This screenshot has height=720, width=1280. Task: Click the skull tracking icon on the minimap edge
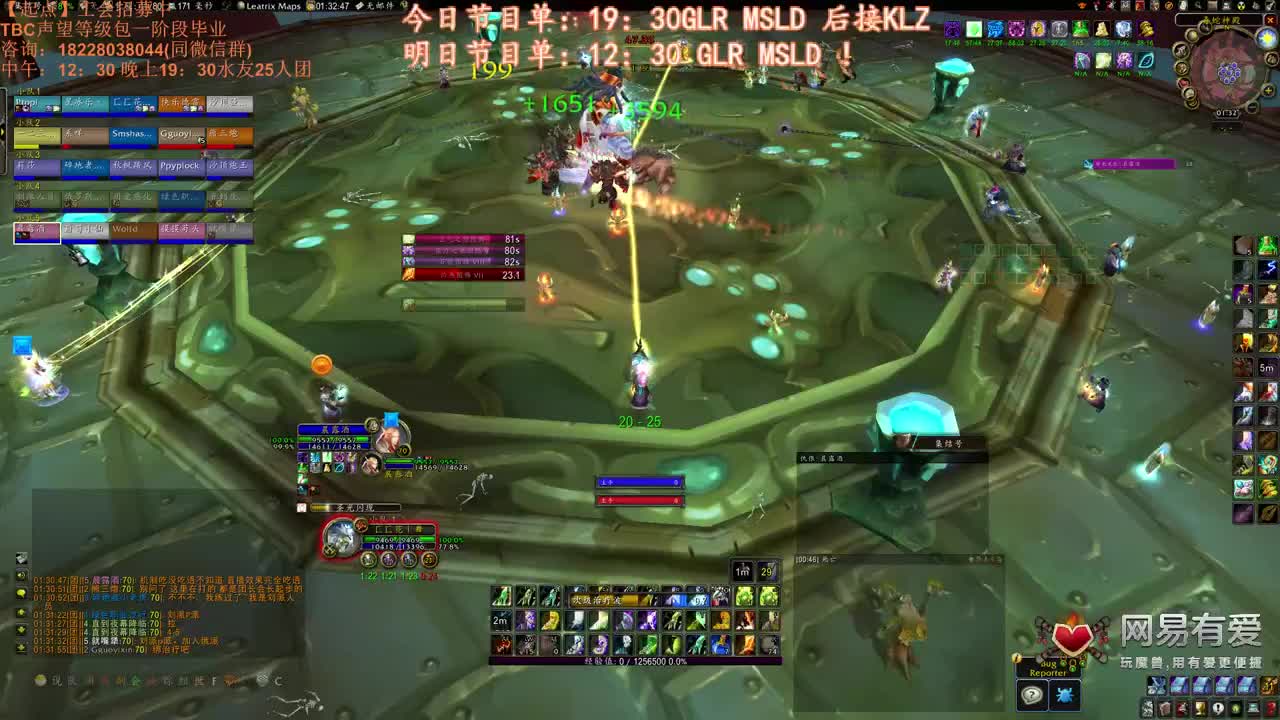pyautogui.click(x=1241, y=6)
